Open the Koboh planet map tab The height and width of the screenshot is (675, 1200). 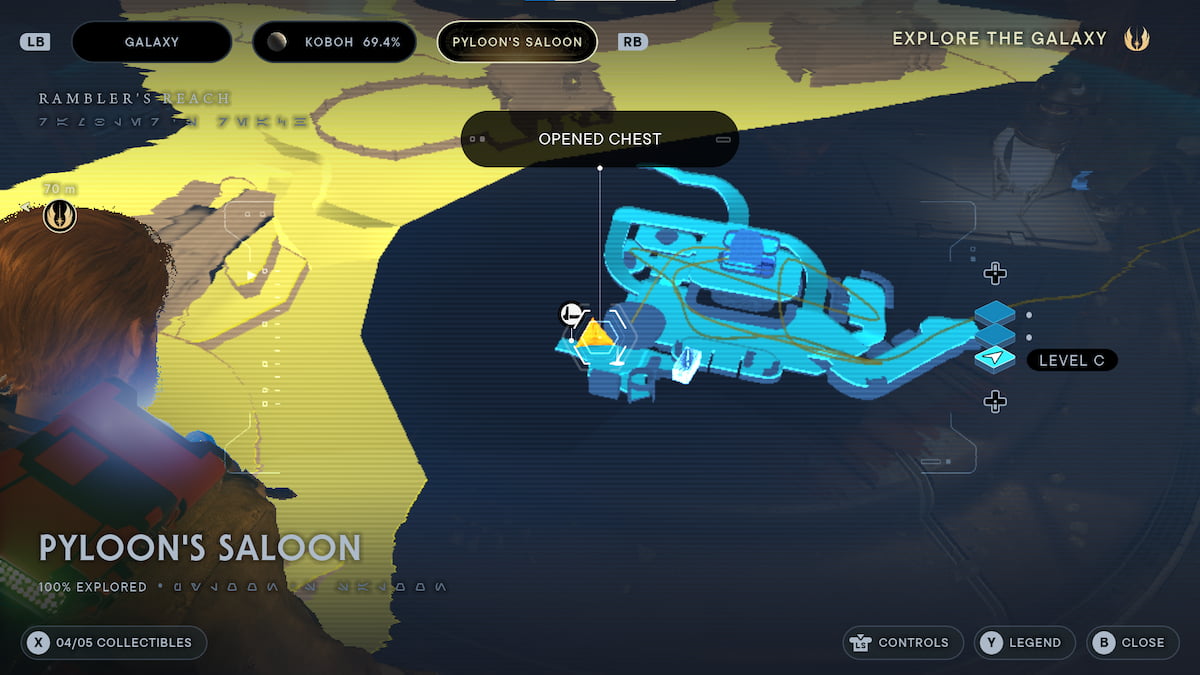pyautogui.click(x=334, y=42)
